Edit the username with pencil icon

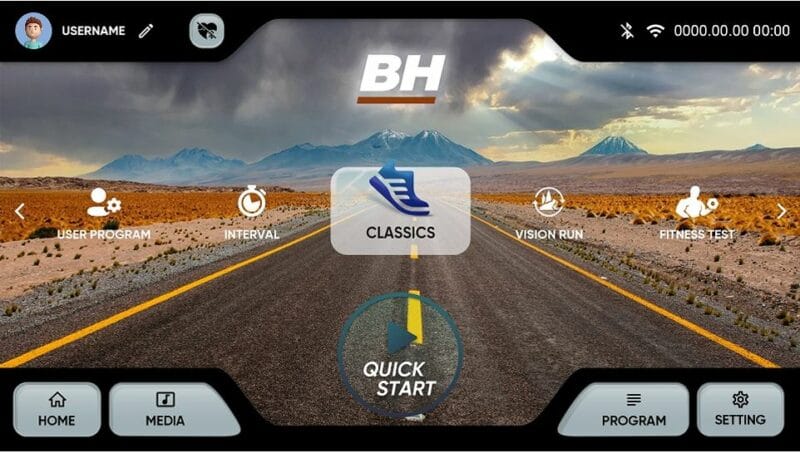(146, 31)
